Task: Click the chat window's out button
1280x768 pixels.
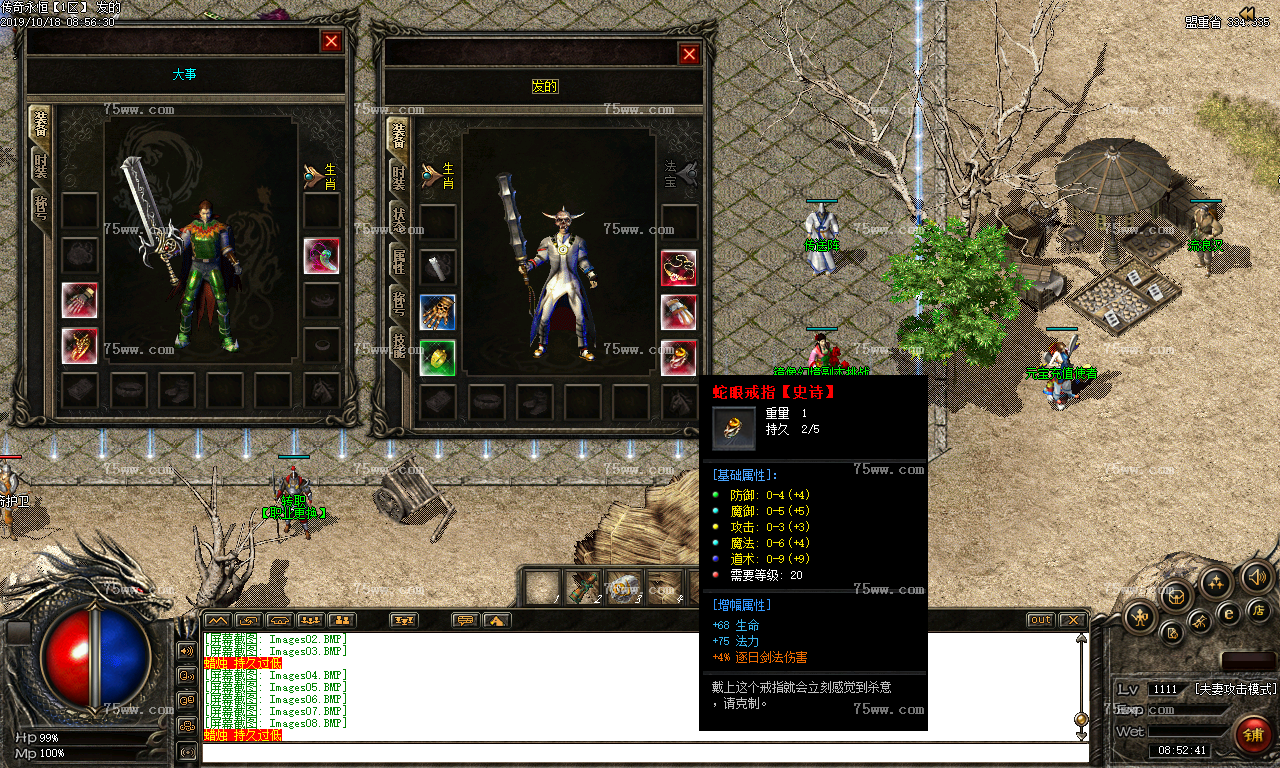Action: [1041, 620]
